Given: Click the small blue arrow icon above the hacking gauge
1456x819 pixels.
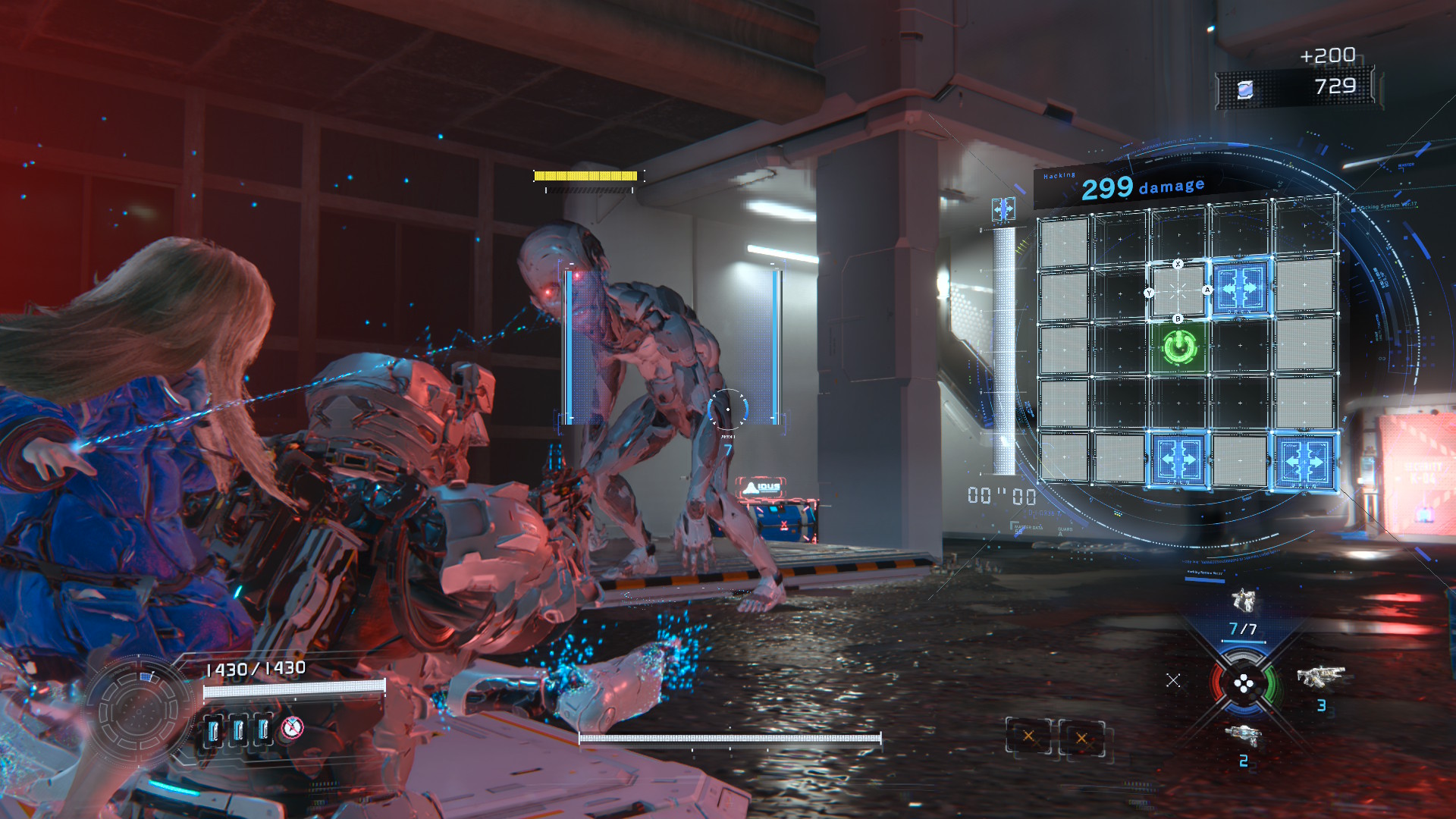Looking at the screenshot, I should (1003, 209).
